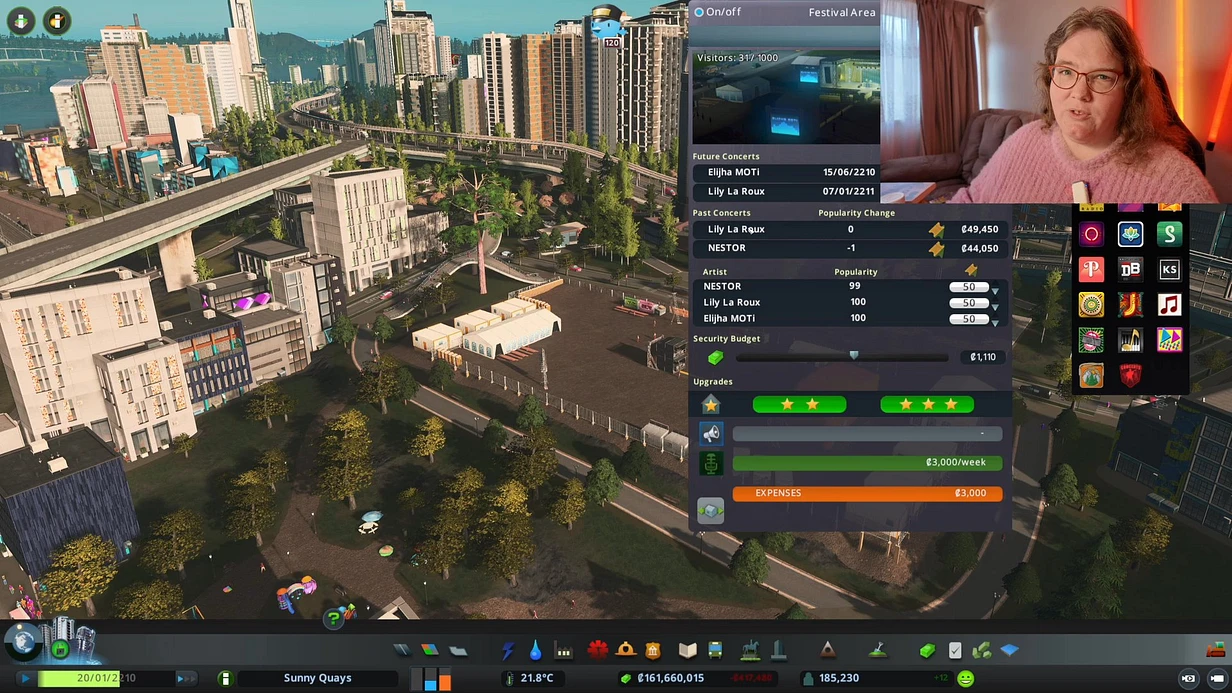
Task: Open the electricity build menu
Action: point(508,651)
